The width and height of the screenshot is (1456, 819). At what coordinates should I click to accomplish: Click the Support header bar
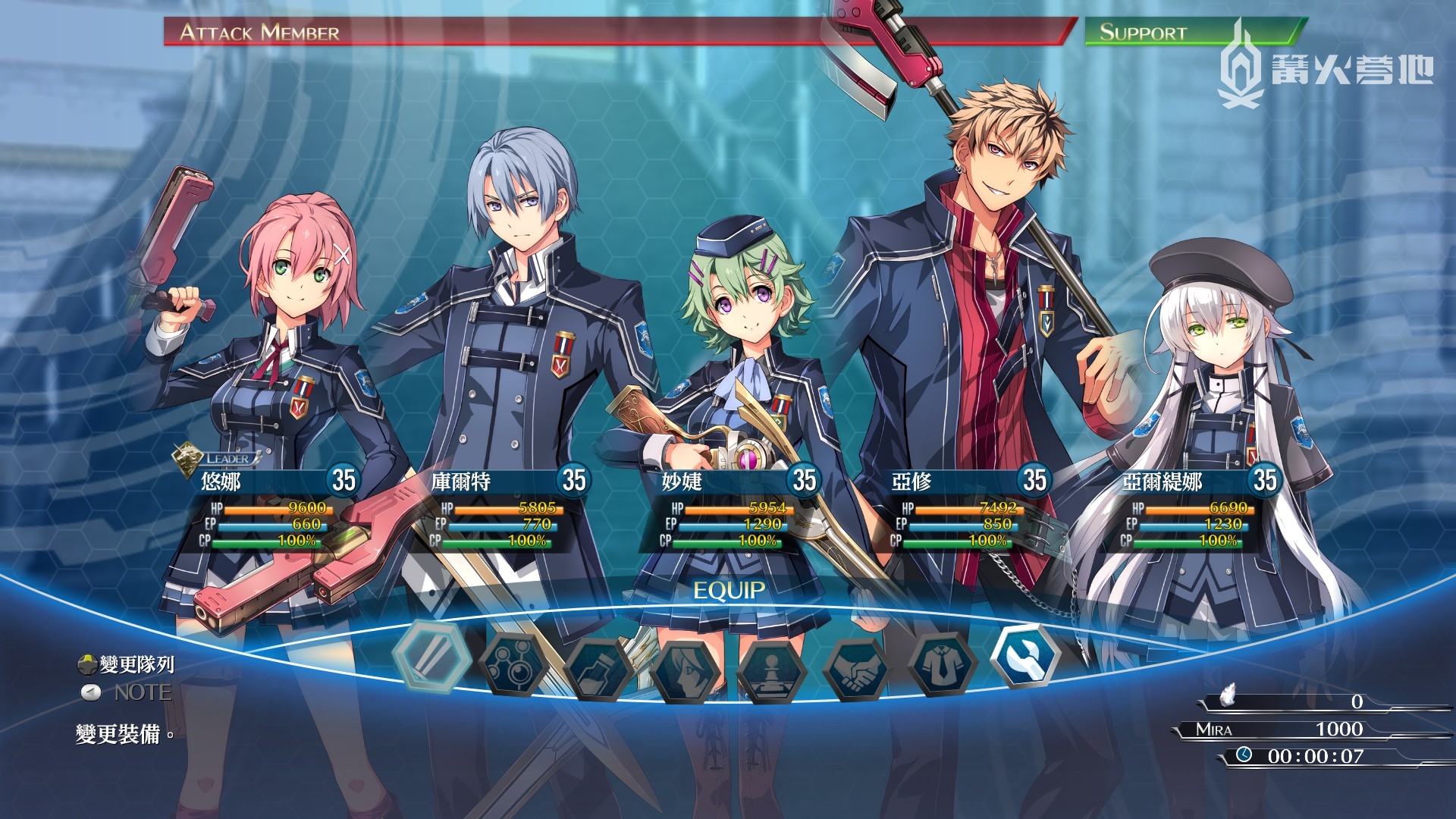1191,32
